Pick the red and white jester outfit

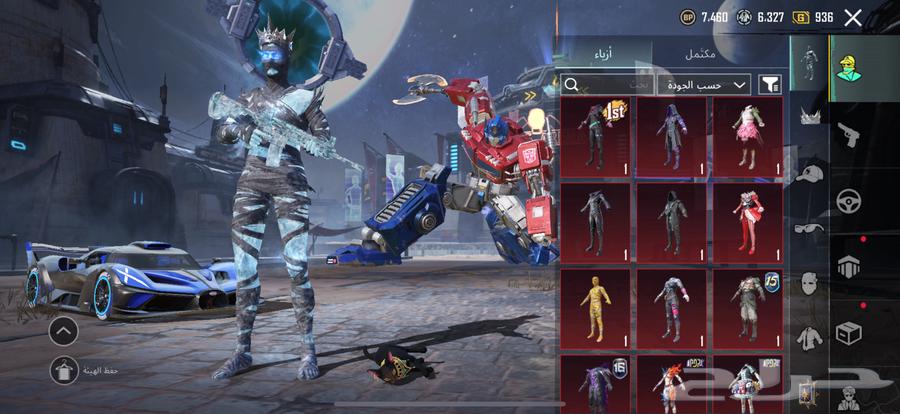pos(747,221)
